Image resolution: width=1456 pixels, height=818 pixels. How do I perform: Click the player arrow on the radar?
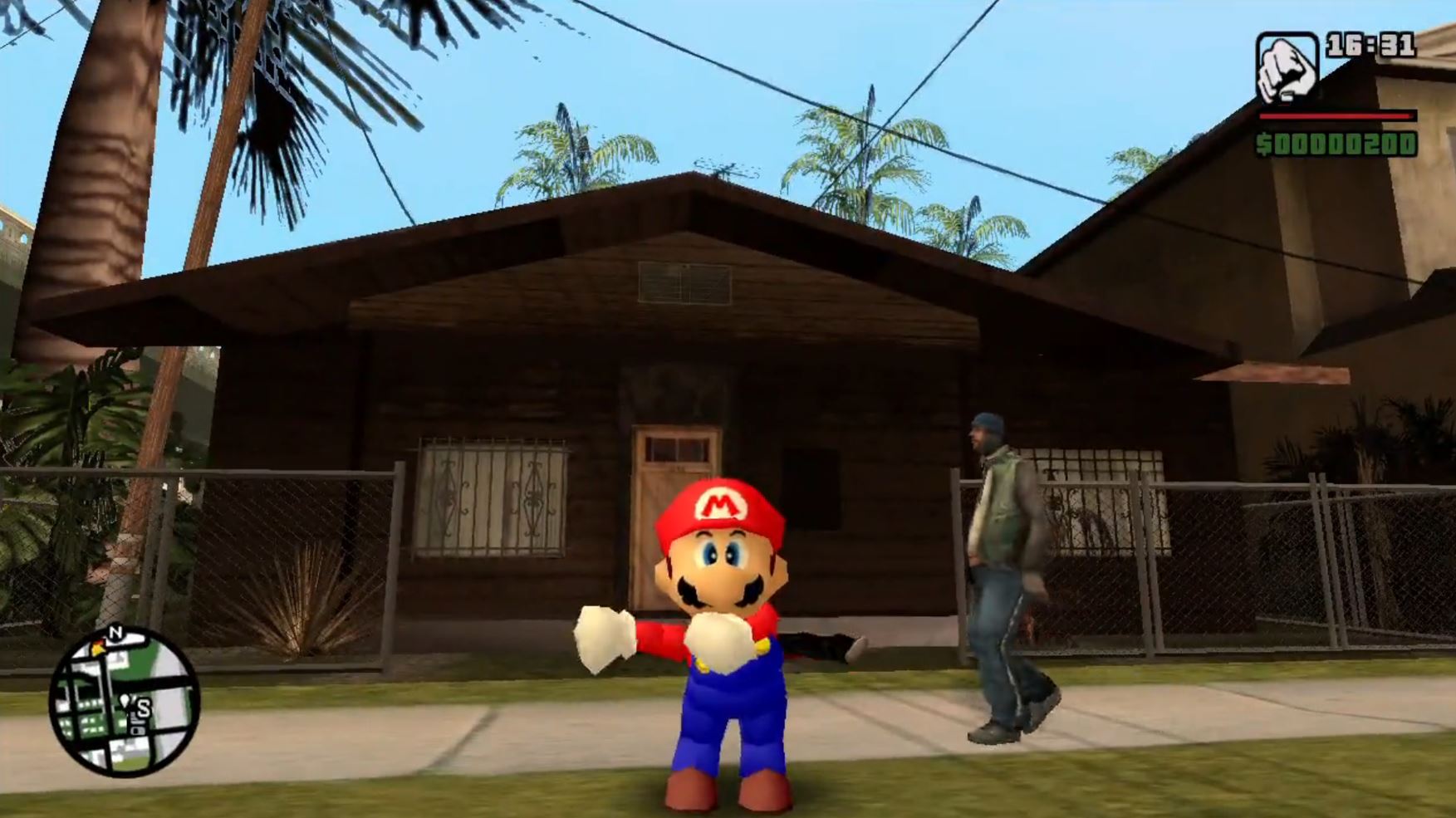pos(125,701)
